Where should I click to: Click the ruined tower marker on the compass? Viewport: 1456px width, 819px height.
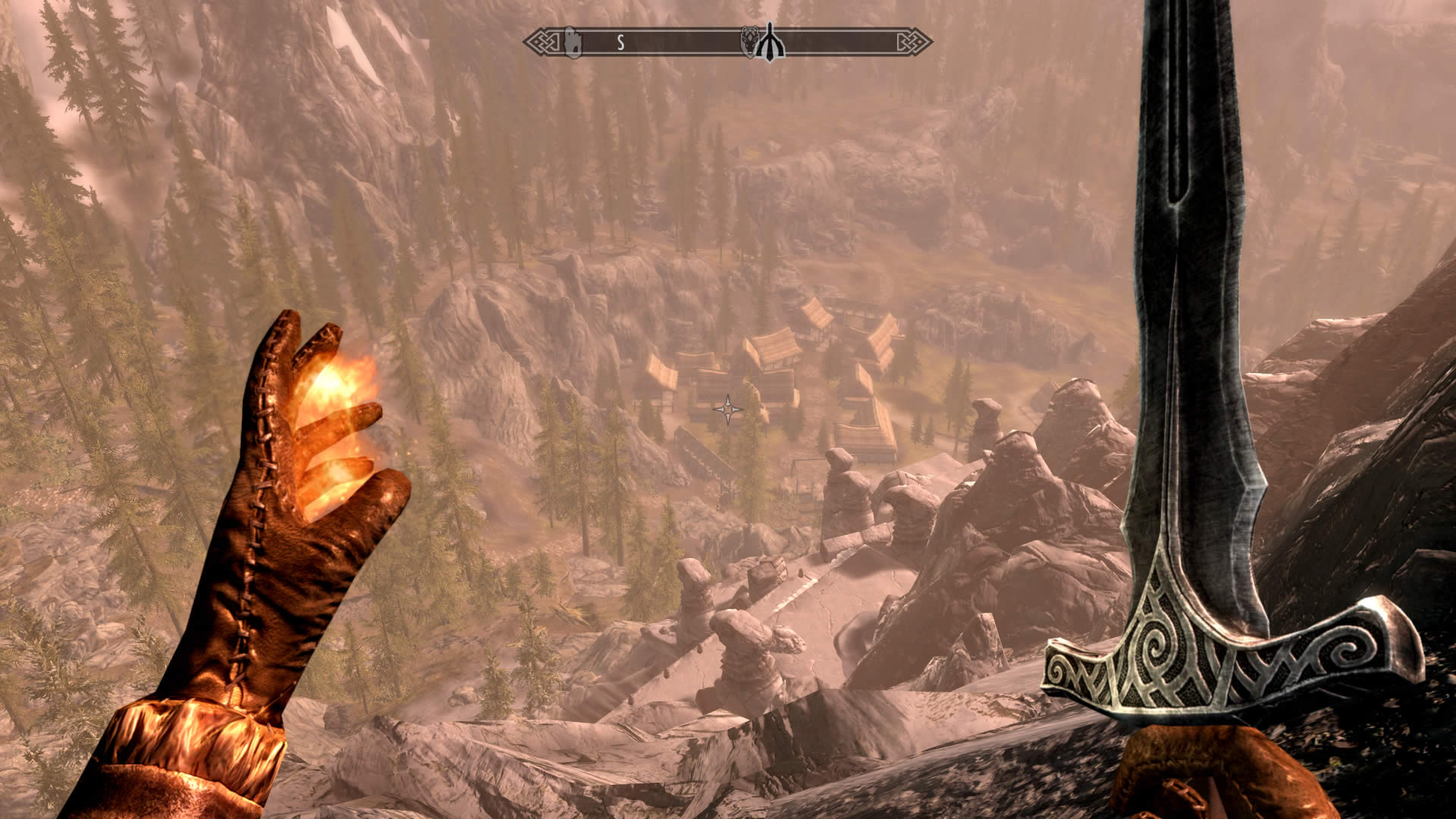pos(573,42)
